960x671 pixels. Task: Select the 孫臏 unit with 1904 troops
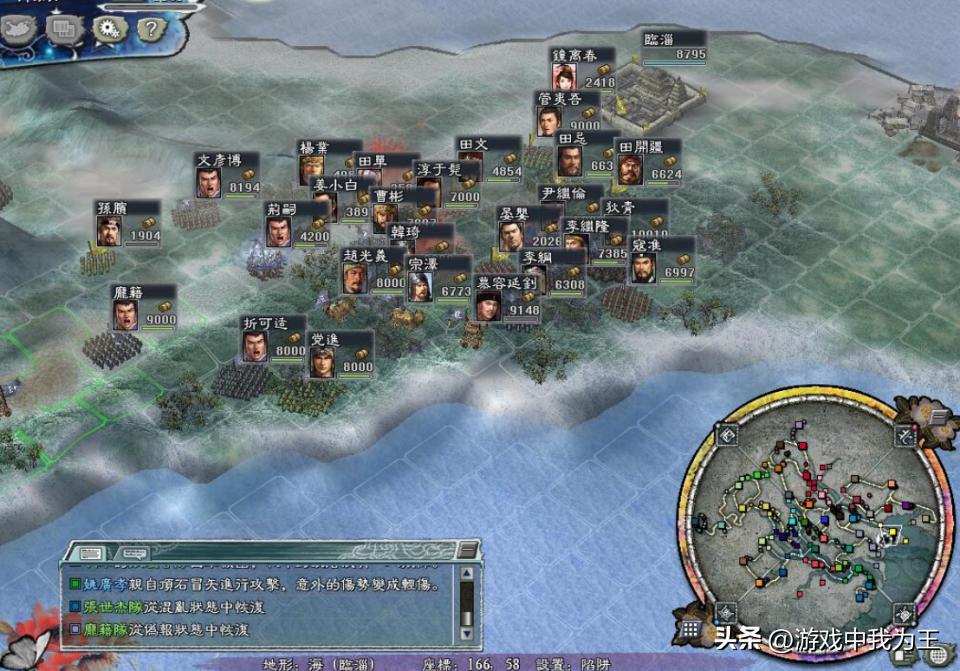128,223
